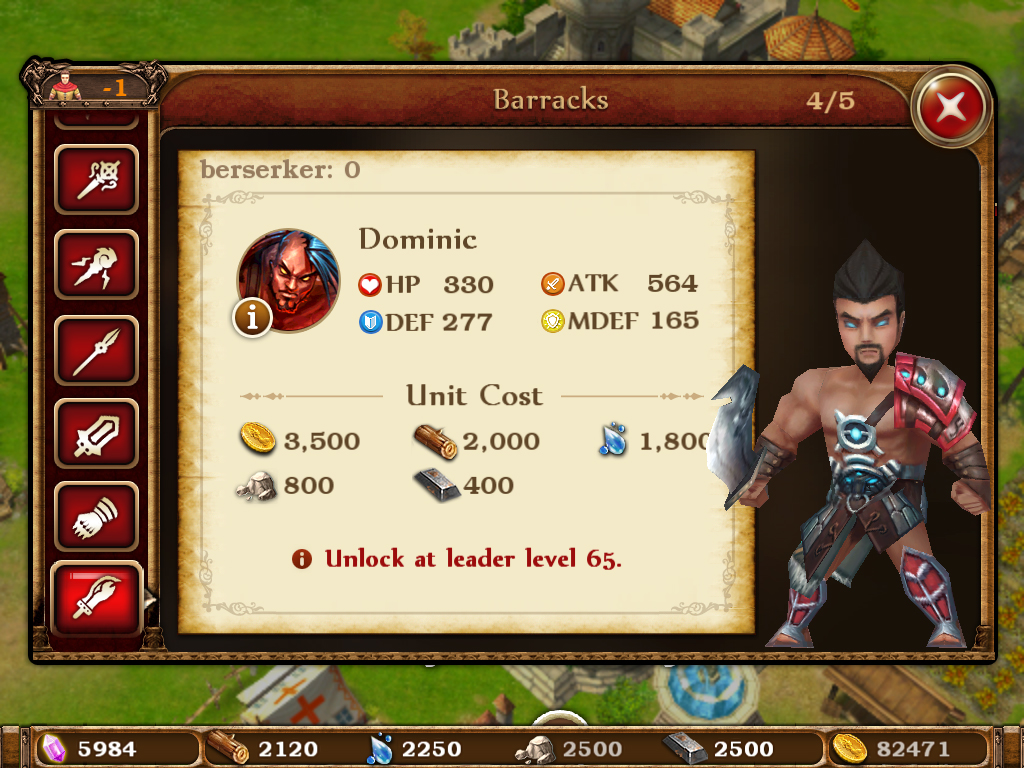Select the highlighted berserker blade tab

96,600
